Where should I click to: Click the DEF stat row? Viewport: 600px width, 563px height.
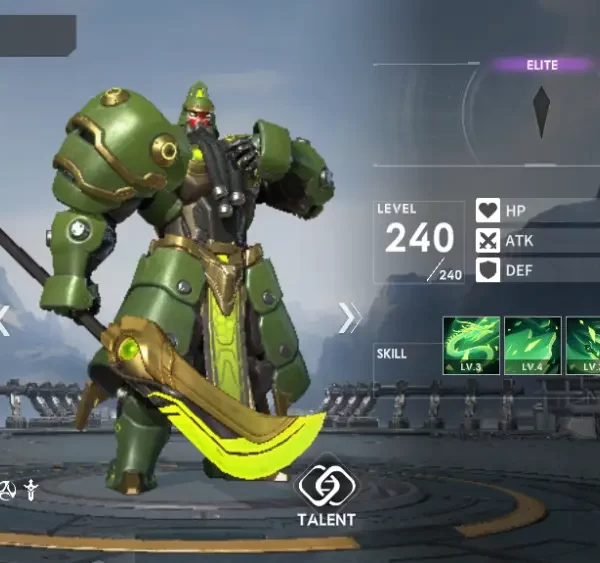pyautogui.click(x=535, y=270)
